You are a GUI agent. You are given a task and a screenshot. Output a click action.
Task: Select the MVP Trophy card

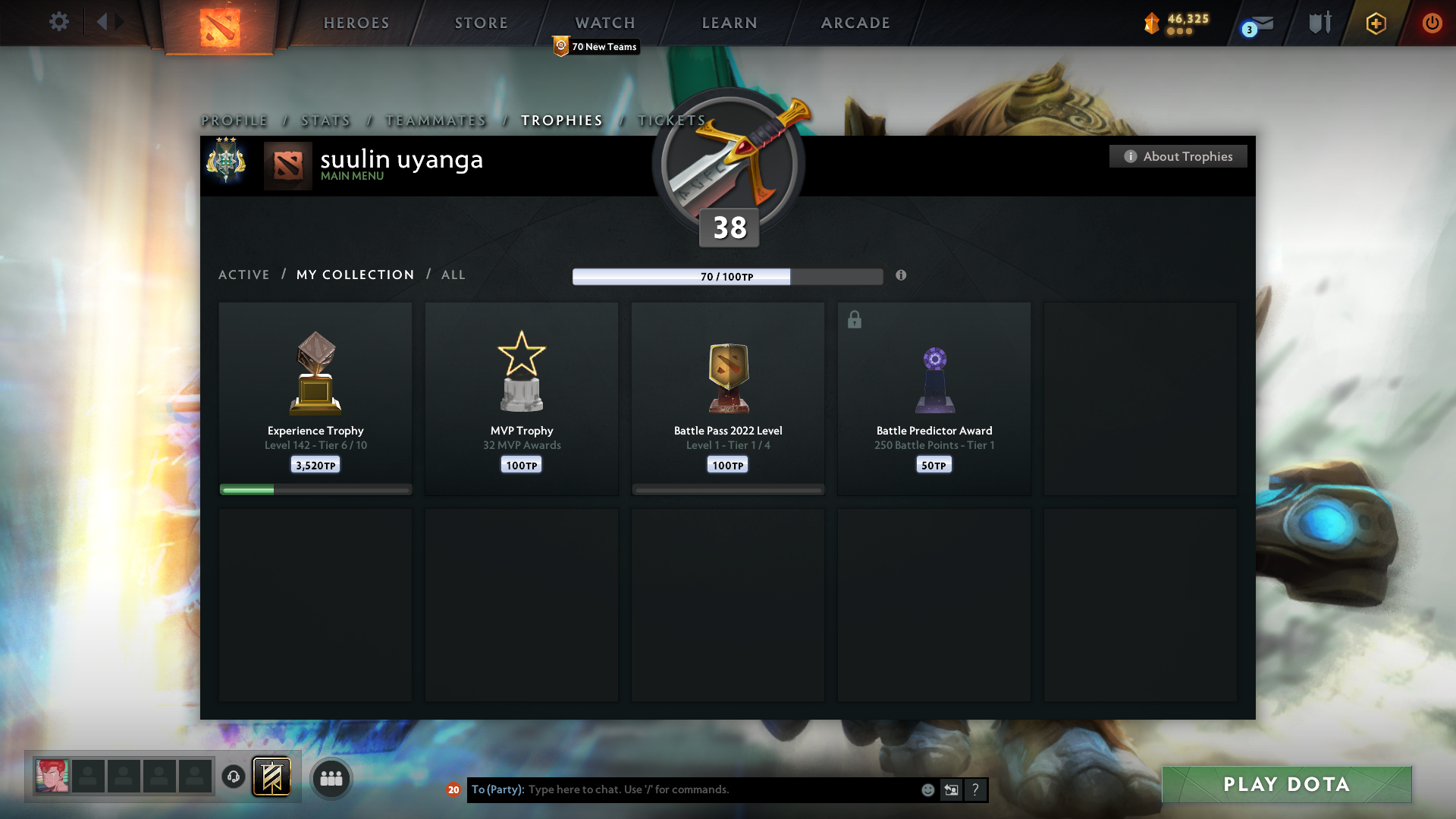coord(521,398)
